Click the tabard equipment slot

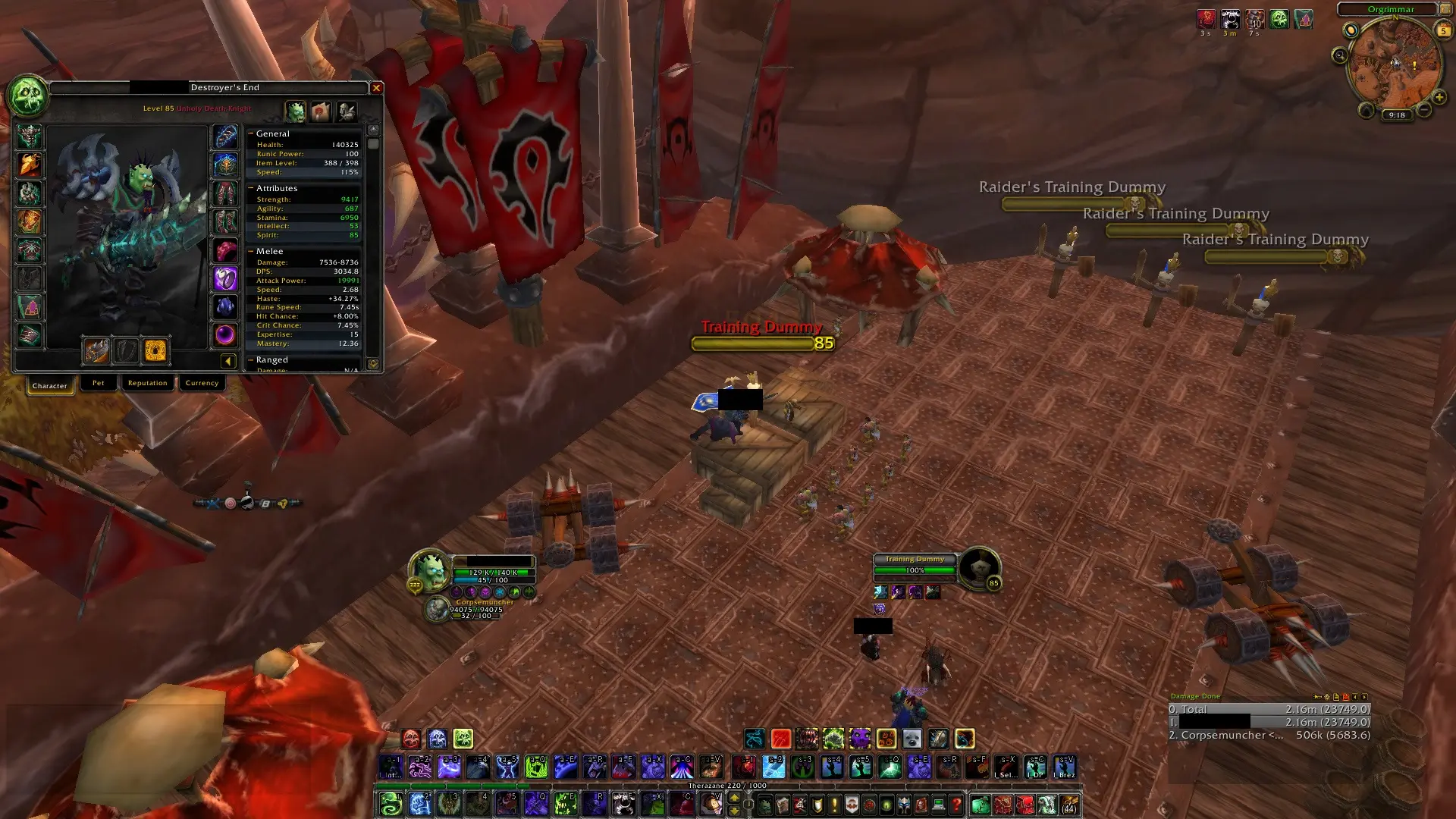[30, 307]
